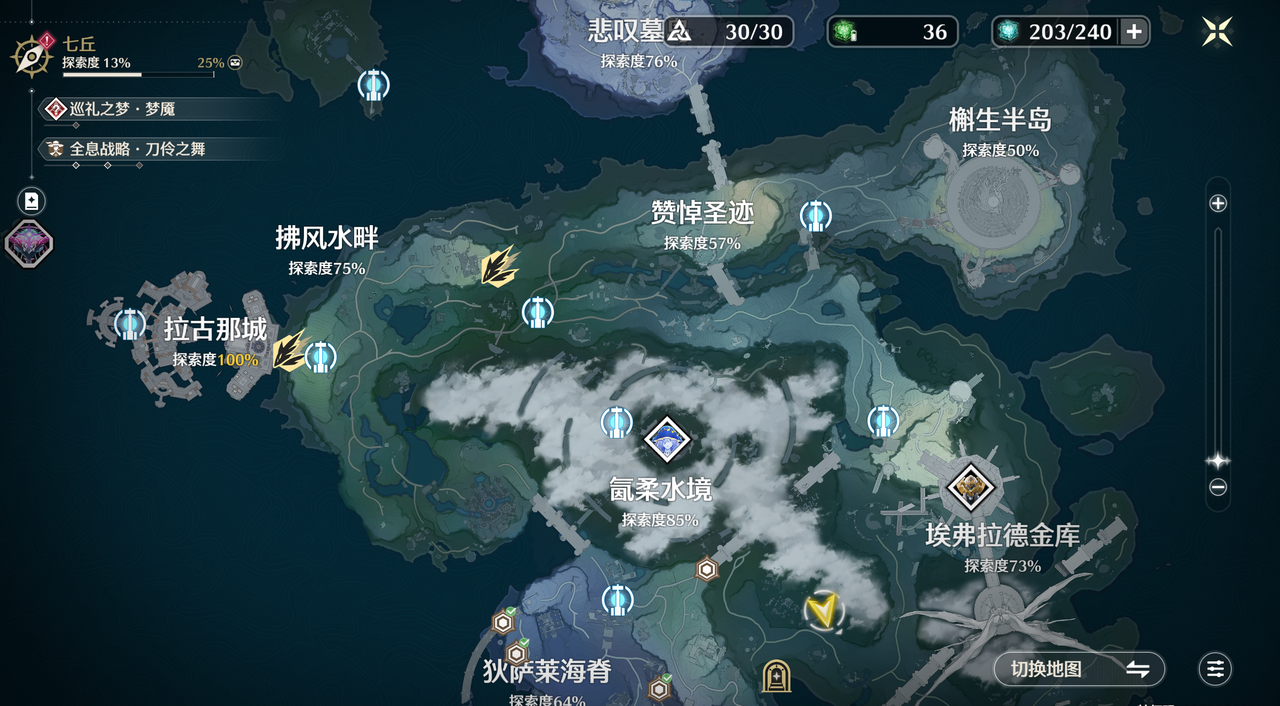Adjust the map zoom slider handle

(x=1218, y=461)
